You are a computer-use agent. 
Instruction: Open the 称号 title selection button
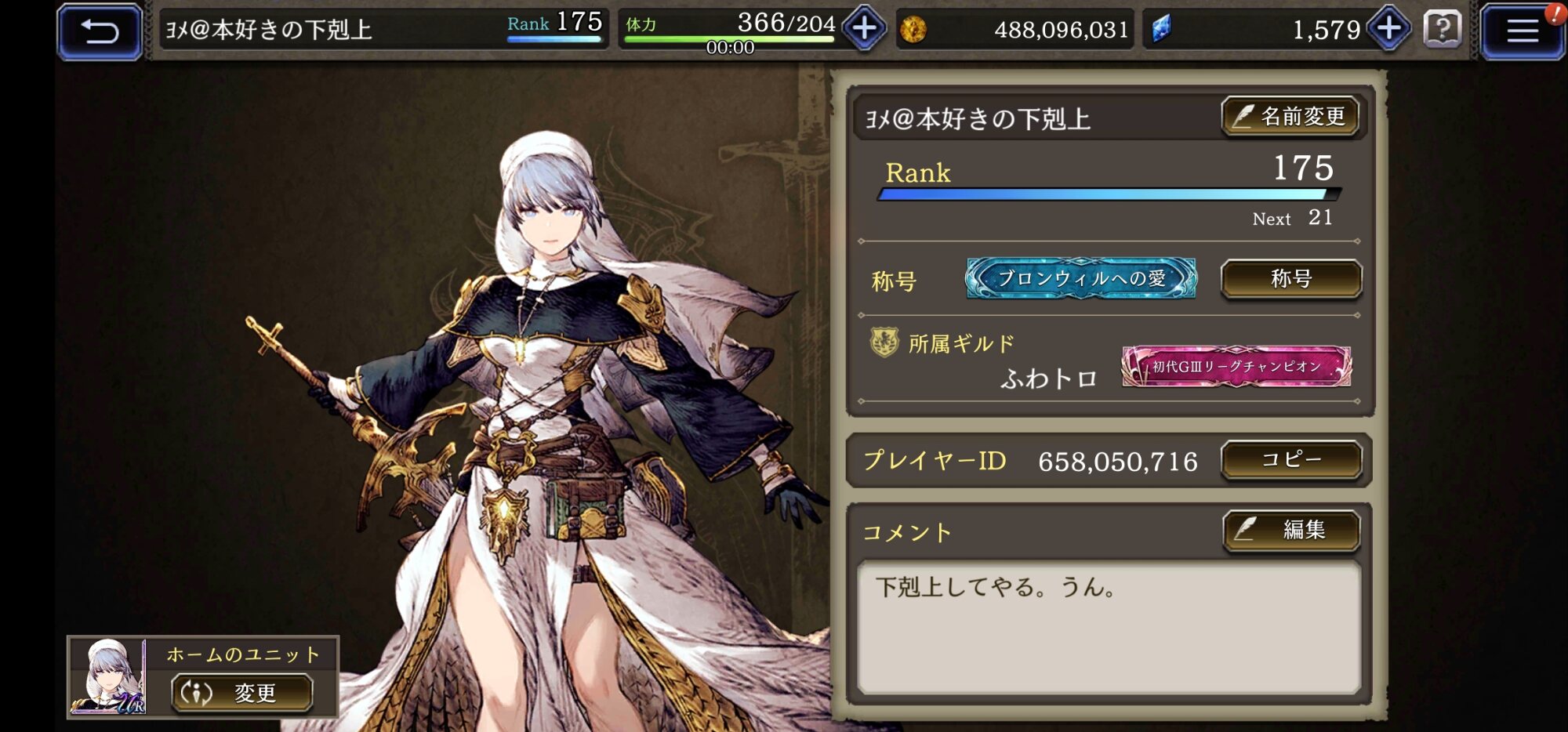[1290, 279]
